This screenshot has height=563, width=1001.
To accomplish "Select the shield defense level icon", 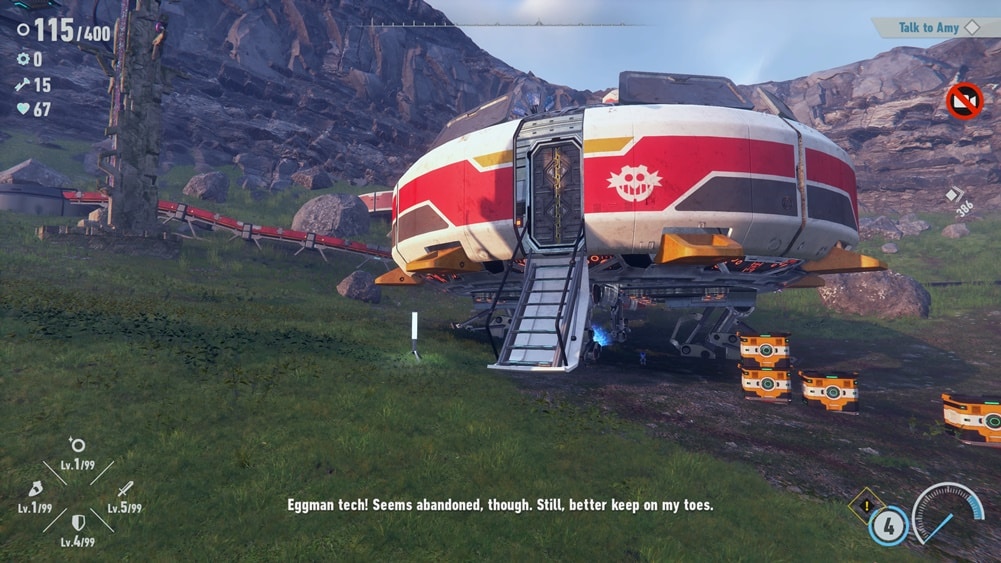I will (x=77, y=522).
